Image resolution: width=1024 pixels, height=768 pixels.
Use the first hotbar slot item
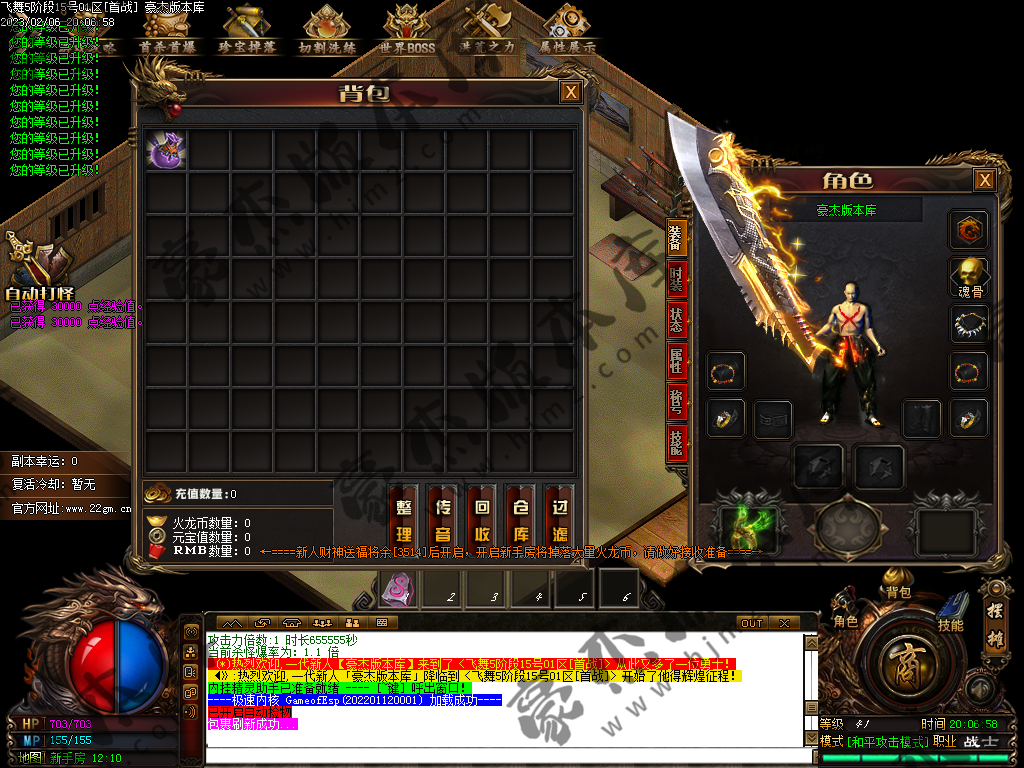point(396,588)
